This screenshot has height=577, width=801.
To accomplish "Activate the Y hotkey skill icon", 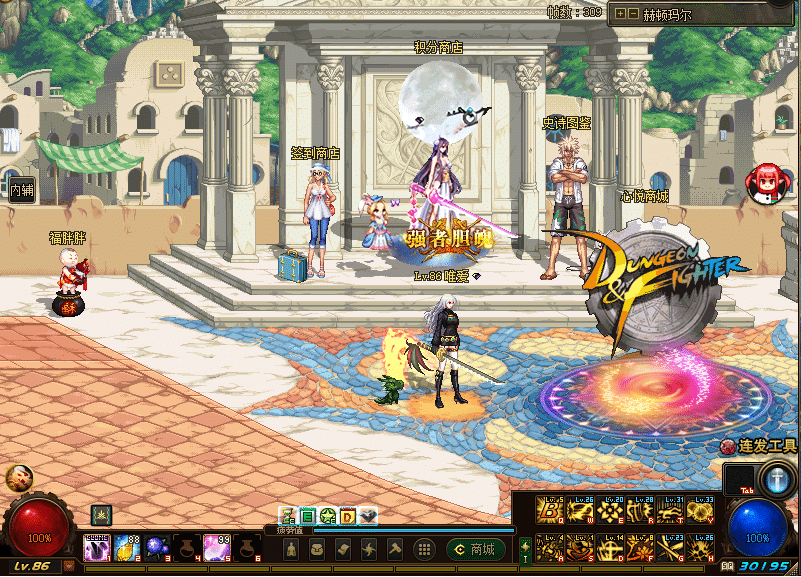I will (701, 511).
